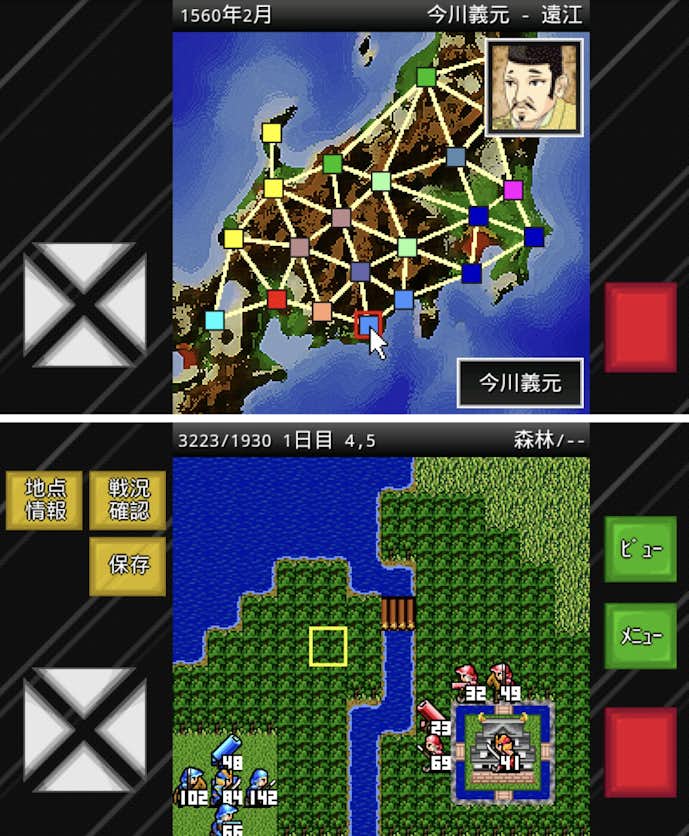
Task: Save the game with 保存
Action: pyautogui.click(x=128, y=565)
